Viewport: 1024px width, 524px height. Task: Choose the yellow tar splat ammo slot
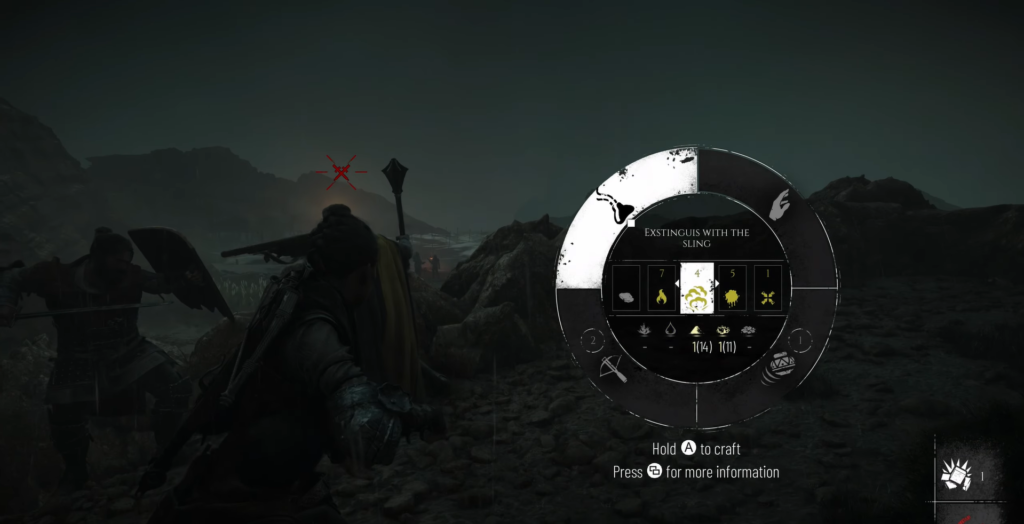click(731, 296)
